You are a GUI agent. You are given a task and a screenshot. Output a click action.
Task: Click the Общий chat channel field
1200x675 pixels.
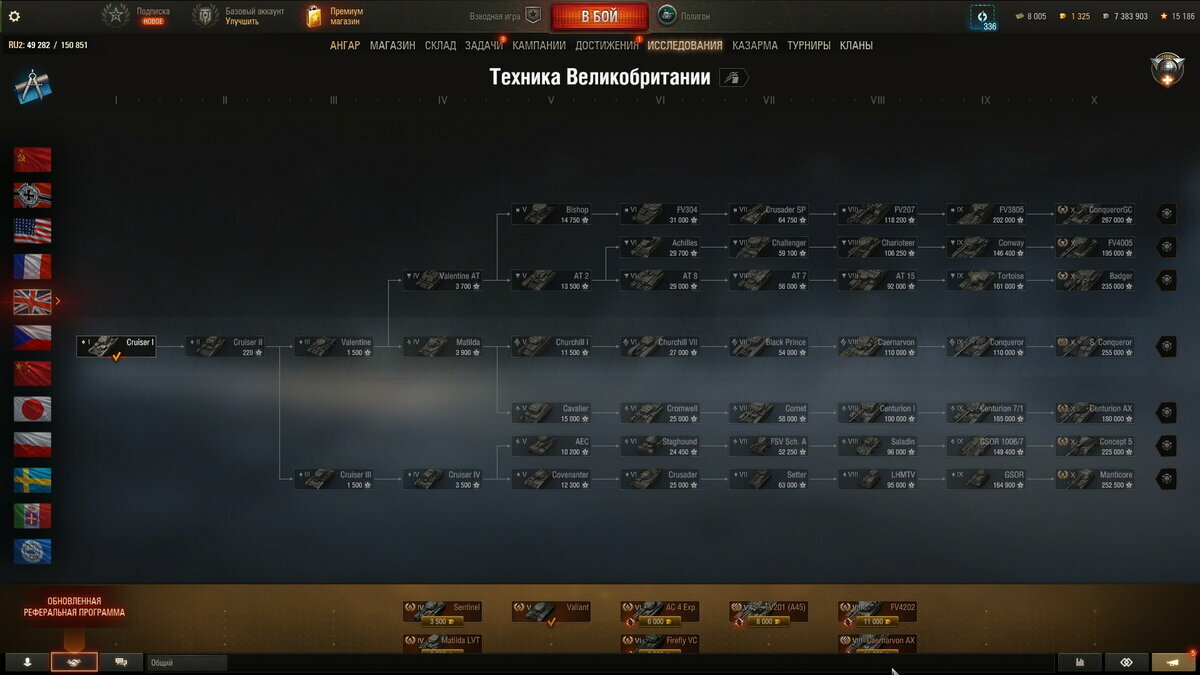click(187, 662)
